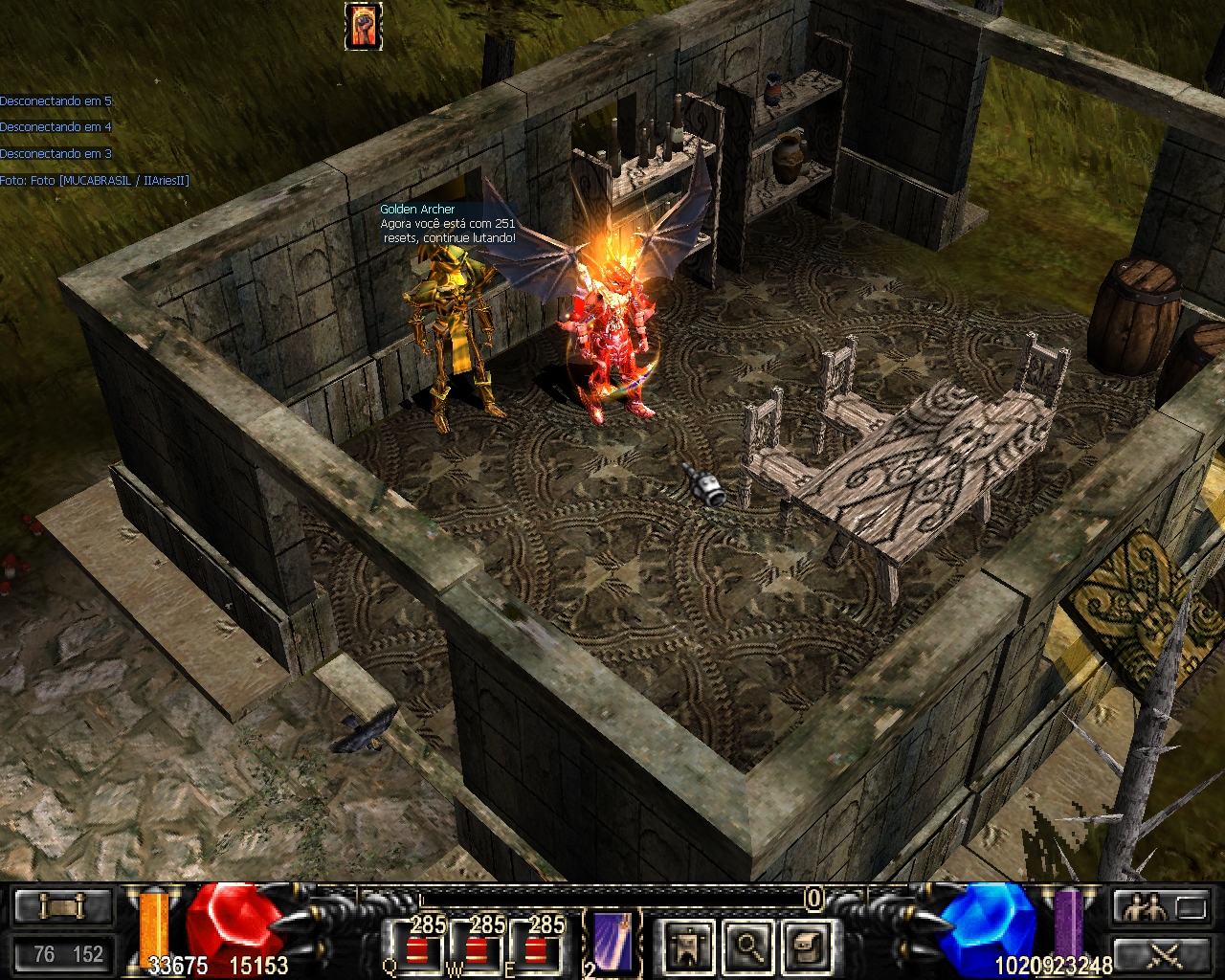The image size is (1225, 980).
Task: Click the magnifying glass button
Action: [x=746, y=947]
